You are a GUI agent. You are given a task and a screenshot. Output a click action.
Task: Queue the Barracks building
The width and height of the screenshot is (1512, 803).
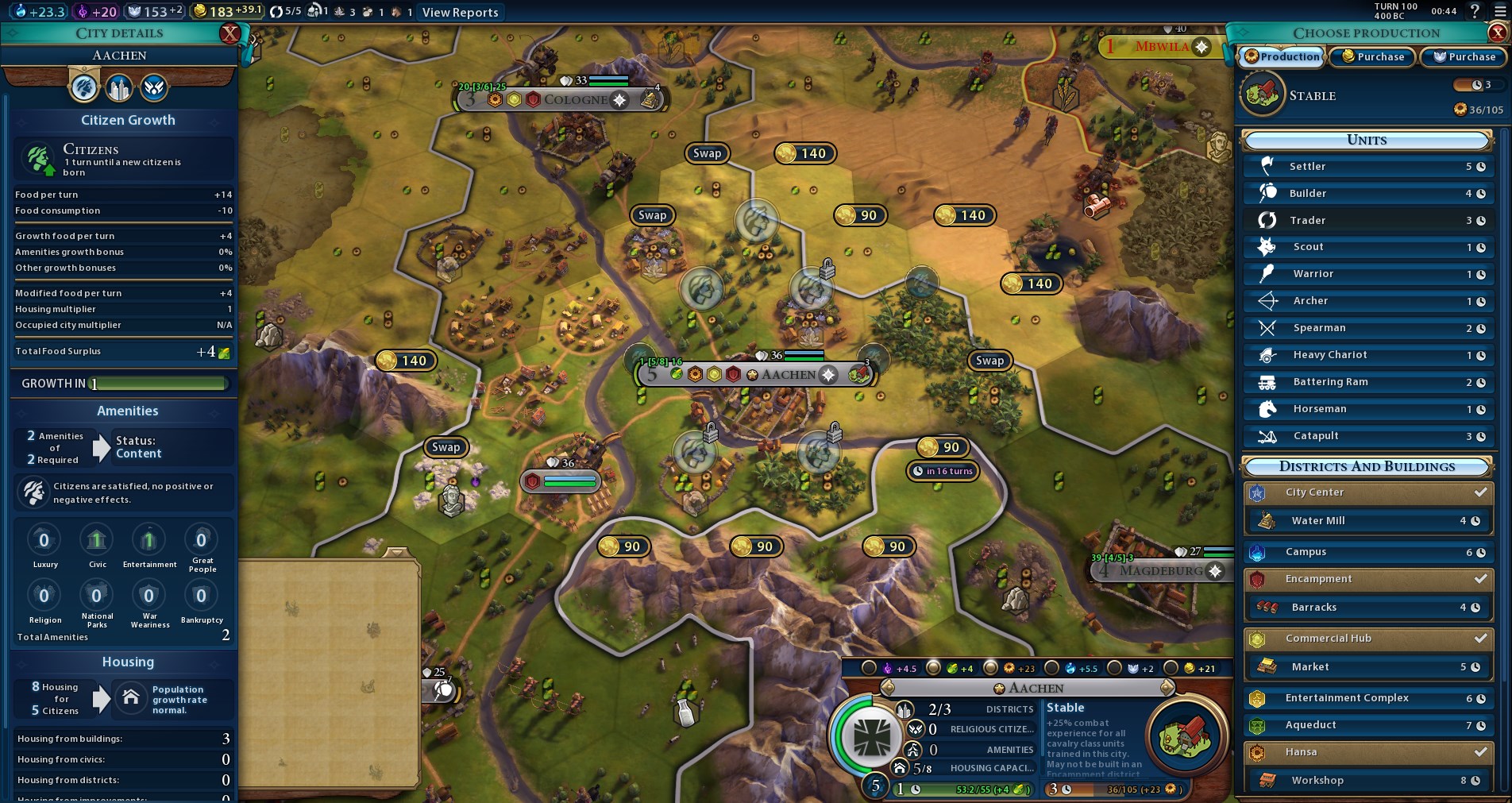(1367, 608)
